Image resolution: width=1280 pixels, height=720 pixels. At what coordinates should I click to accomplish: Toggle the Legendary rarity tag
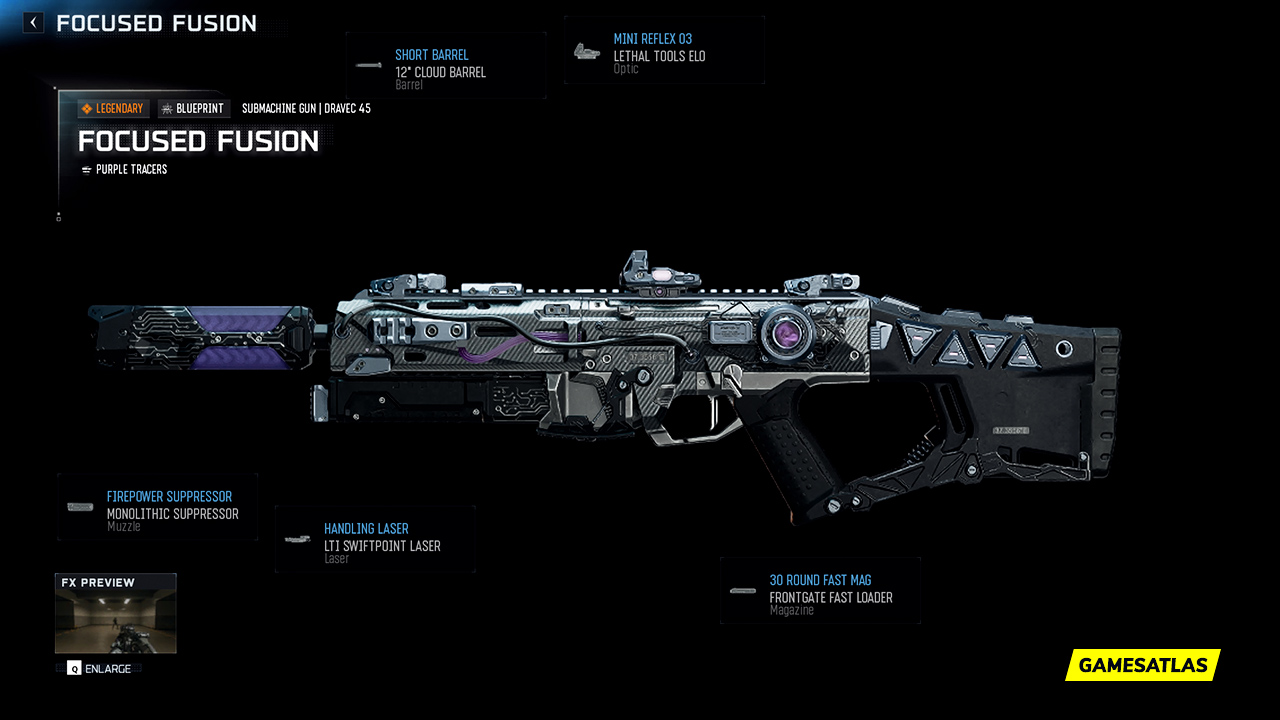[112, 108]
